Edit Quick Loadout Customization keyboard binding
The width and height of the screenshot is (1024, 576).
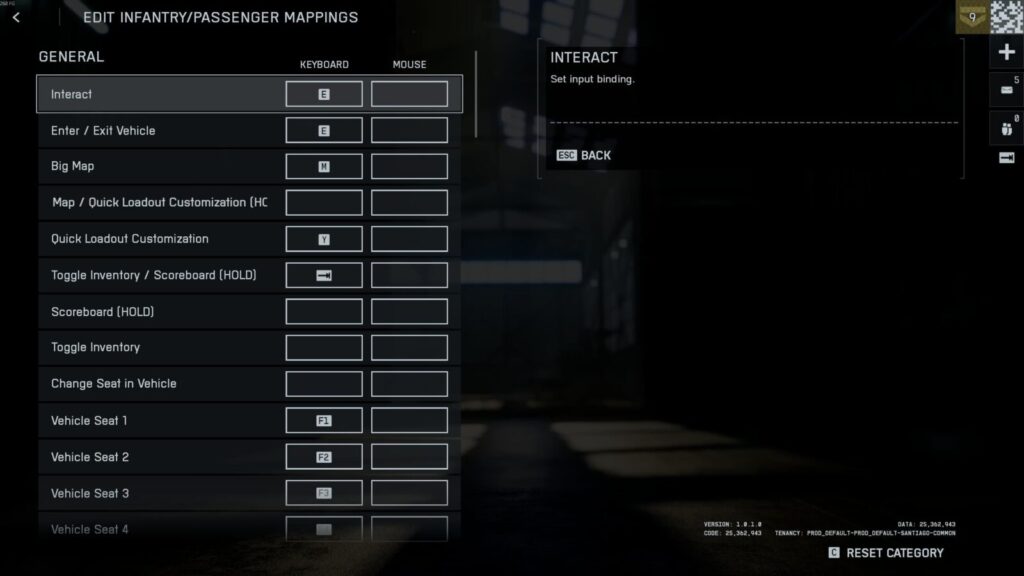[324, 239]
